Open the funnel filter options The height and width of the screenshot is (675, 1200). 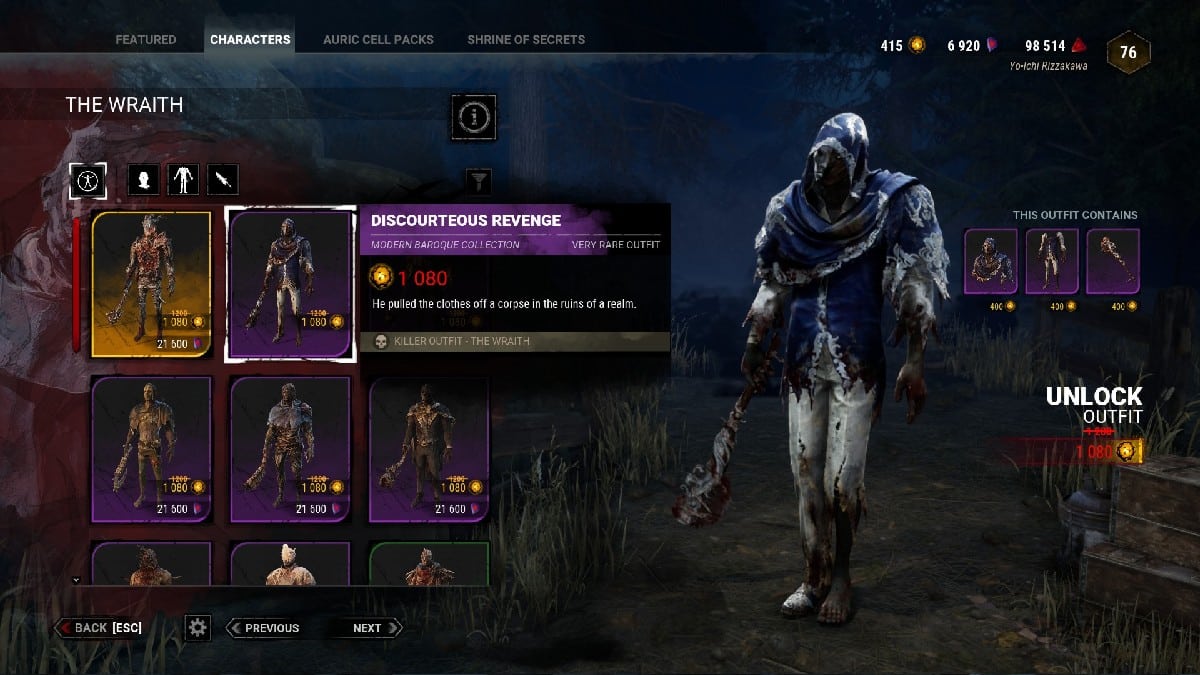(479, 181)
